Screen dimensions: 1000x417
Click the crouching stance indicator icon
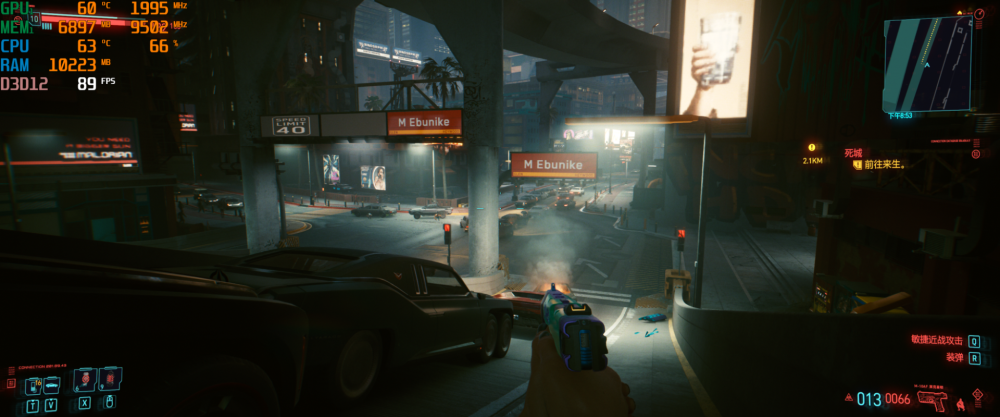[962, 403]
